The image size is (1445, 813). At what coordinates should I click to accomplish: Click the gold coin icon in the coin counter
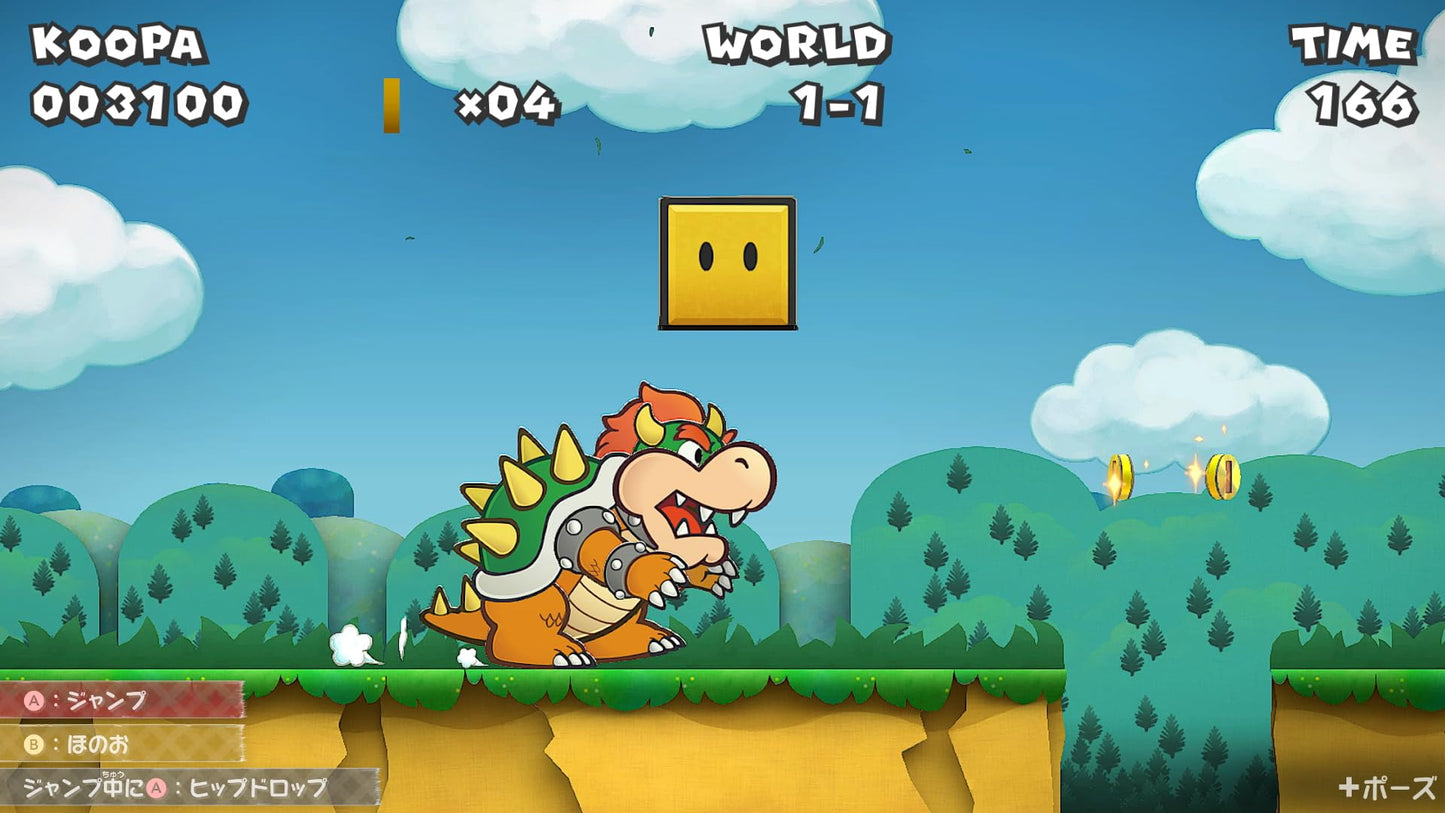(x=390, y=104)
